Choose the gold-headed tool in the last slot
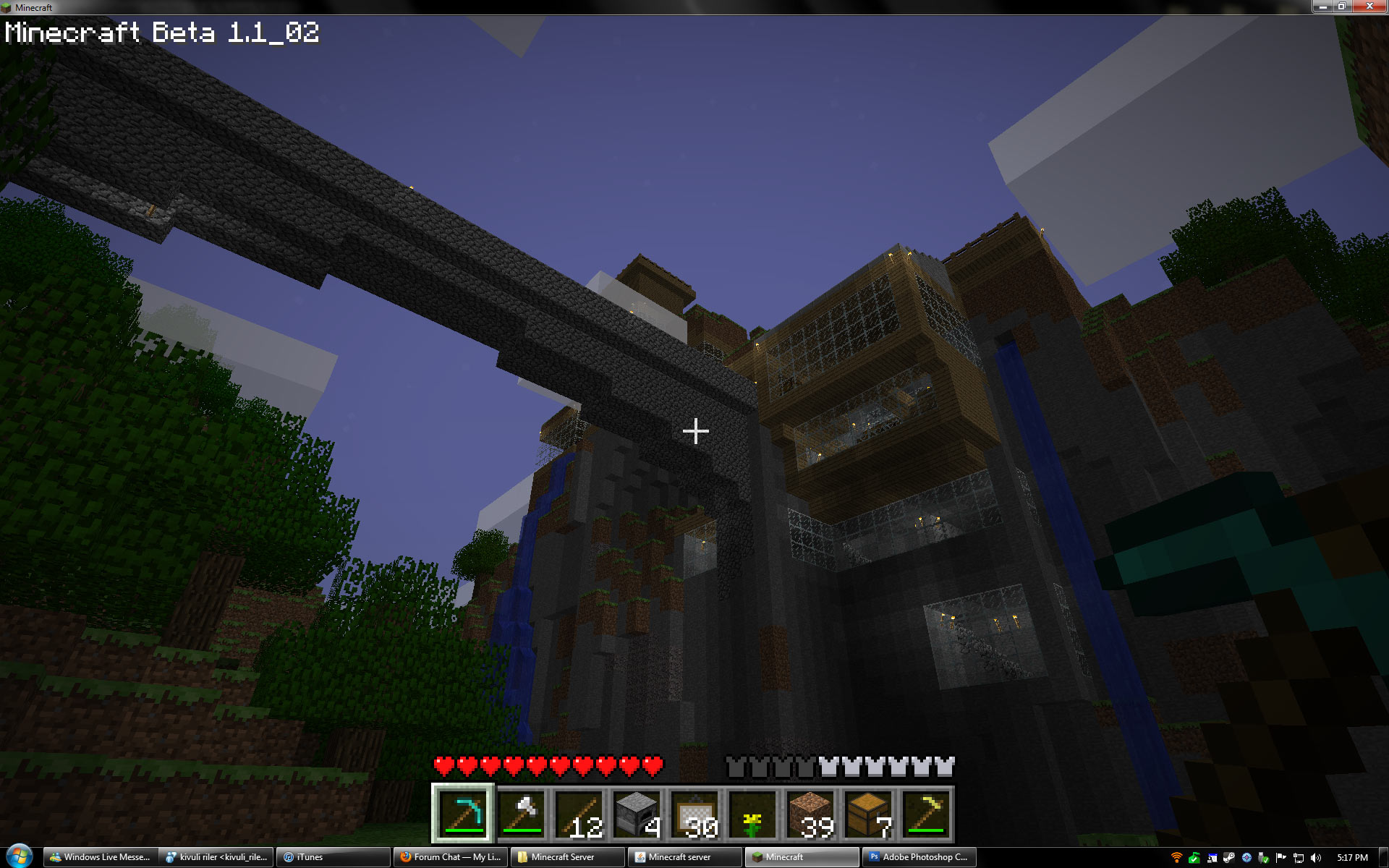 point(926,814)
